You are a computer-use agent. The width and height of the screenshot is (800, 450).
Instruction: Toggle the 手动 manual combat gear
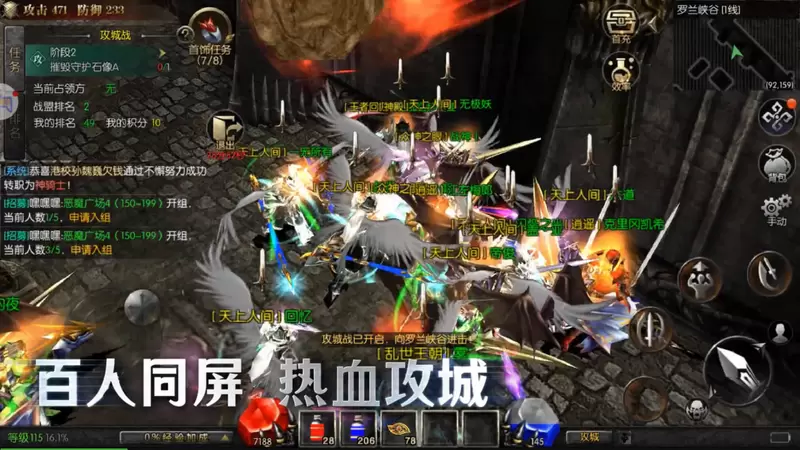pos(776,211)
